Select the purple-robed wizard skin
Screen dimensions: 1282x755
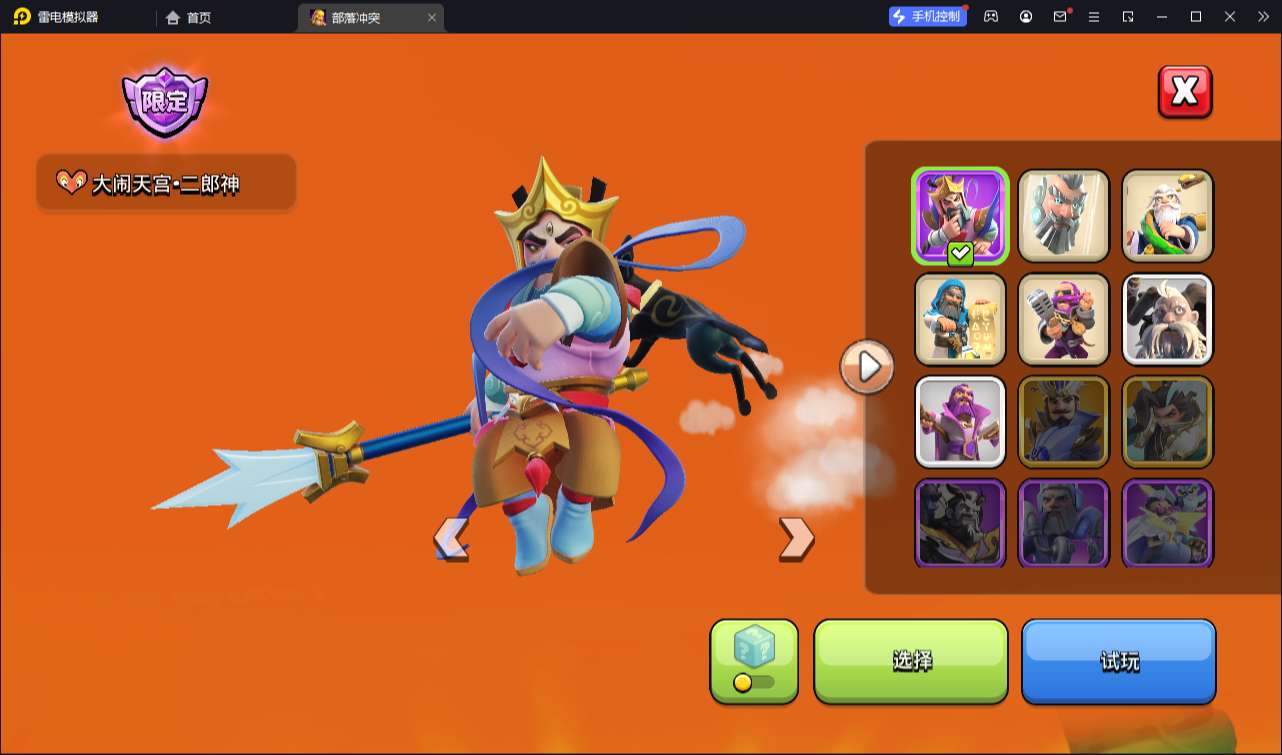(960, 422)
